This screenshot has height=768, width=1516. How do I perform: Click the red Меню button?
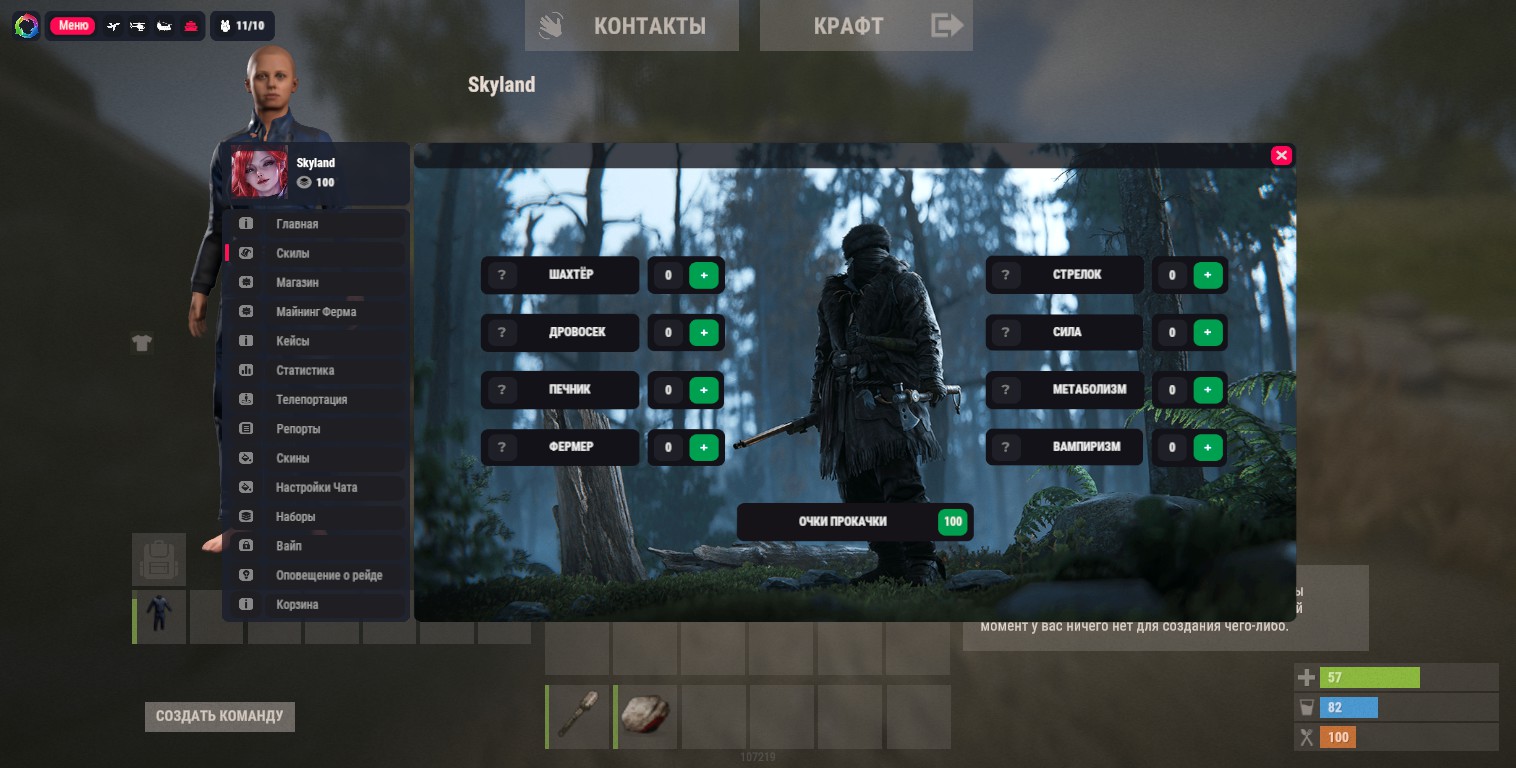click(73, 26)
